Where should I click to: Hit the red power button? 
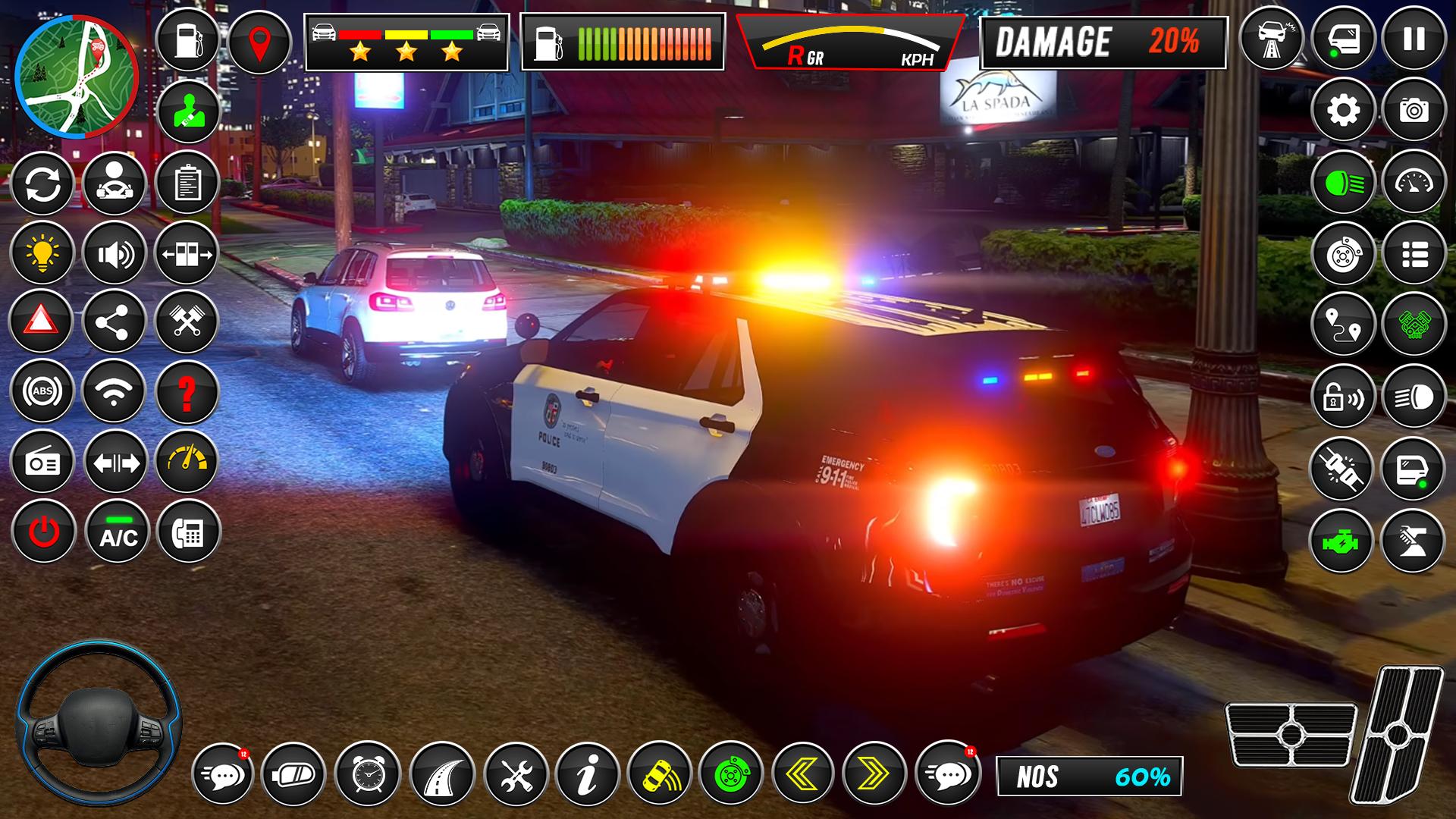point(43,532)
